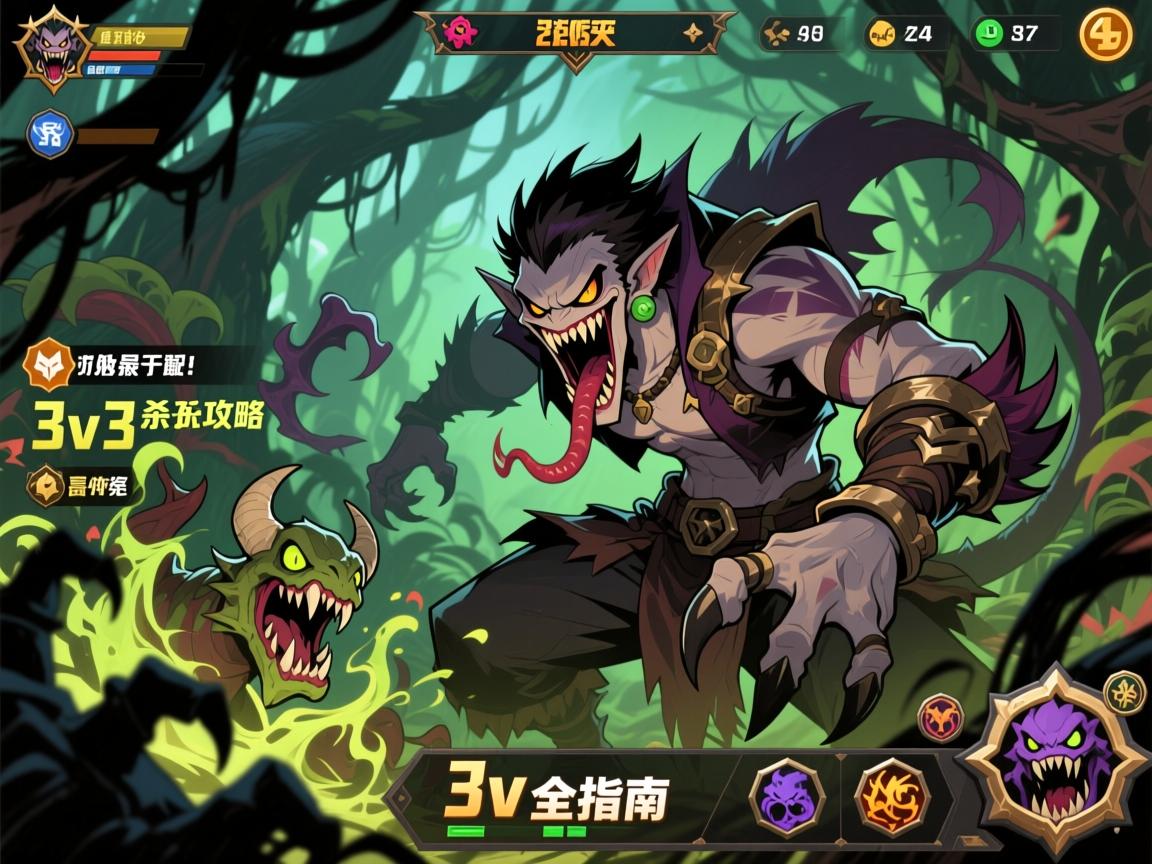The image size is (1152, 864).
Task: Open the green gem currency counter
Action: 1014,34
